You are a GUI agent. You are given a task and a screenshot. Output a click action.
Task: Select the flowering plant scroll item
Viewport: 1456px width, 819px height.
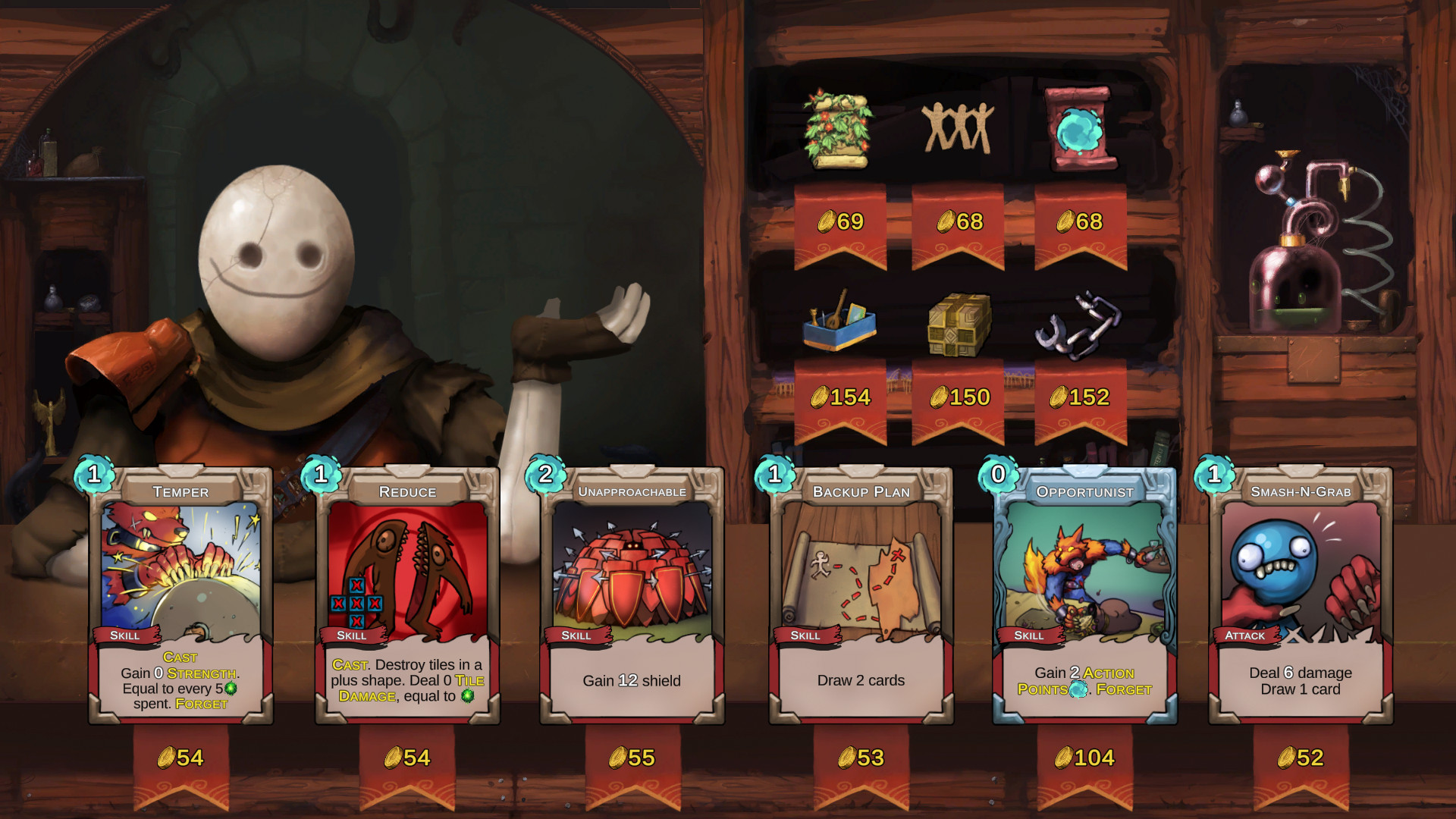[x=836, y=129]
